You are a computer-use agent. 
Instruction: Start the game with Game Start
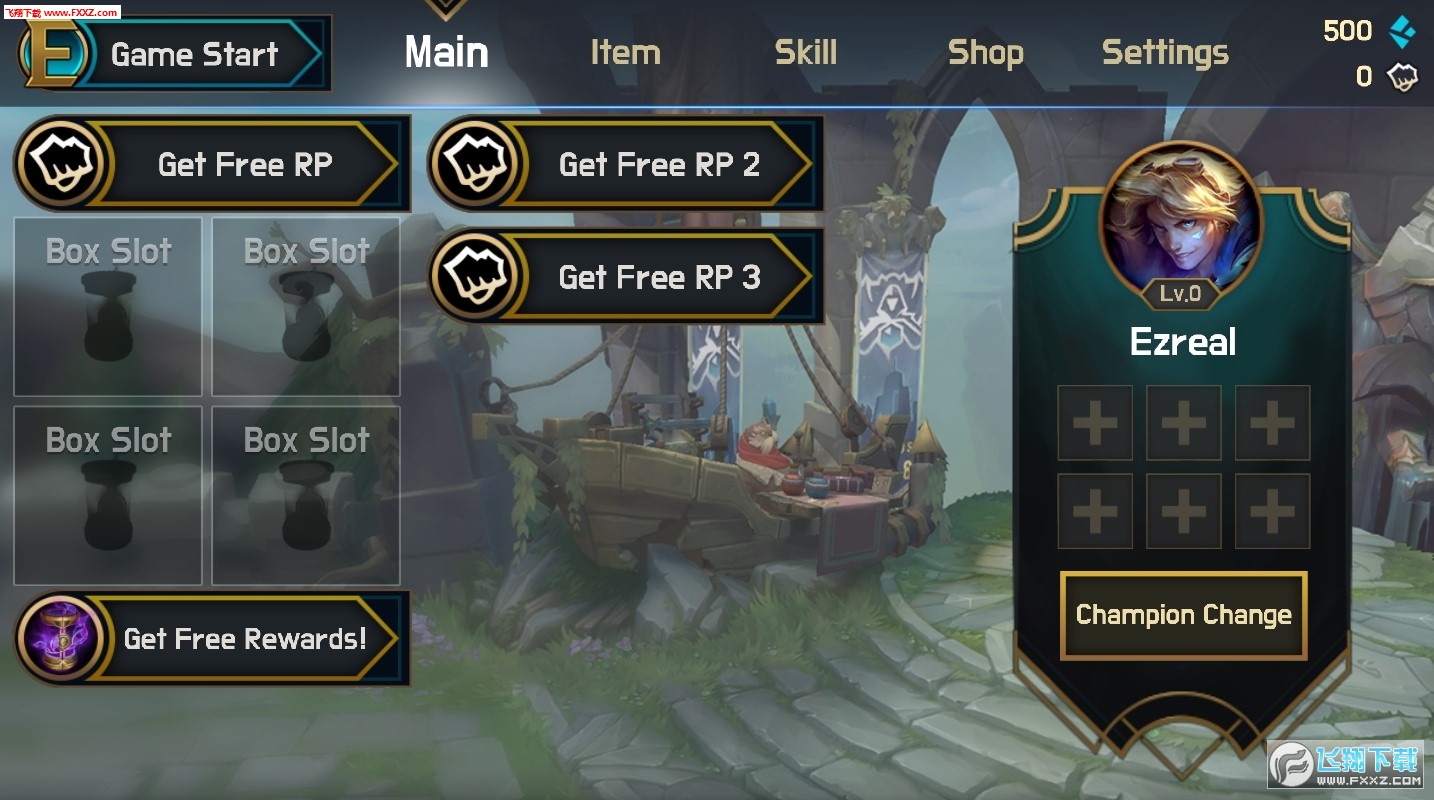pyautogui.click(x=175, y=54)
